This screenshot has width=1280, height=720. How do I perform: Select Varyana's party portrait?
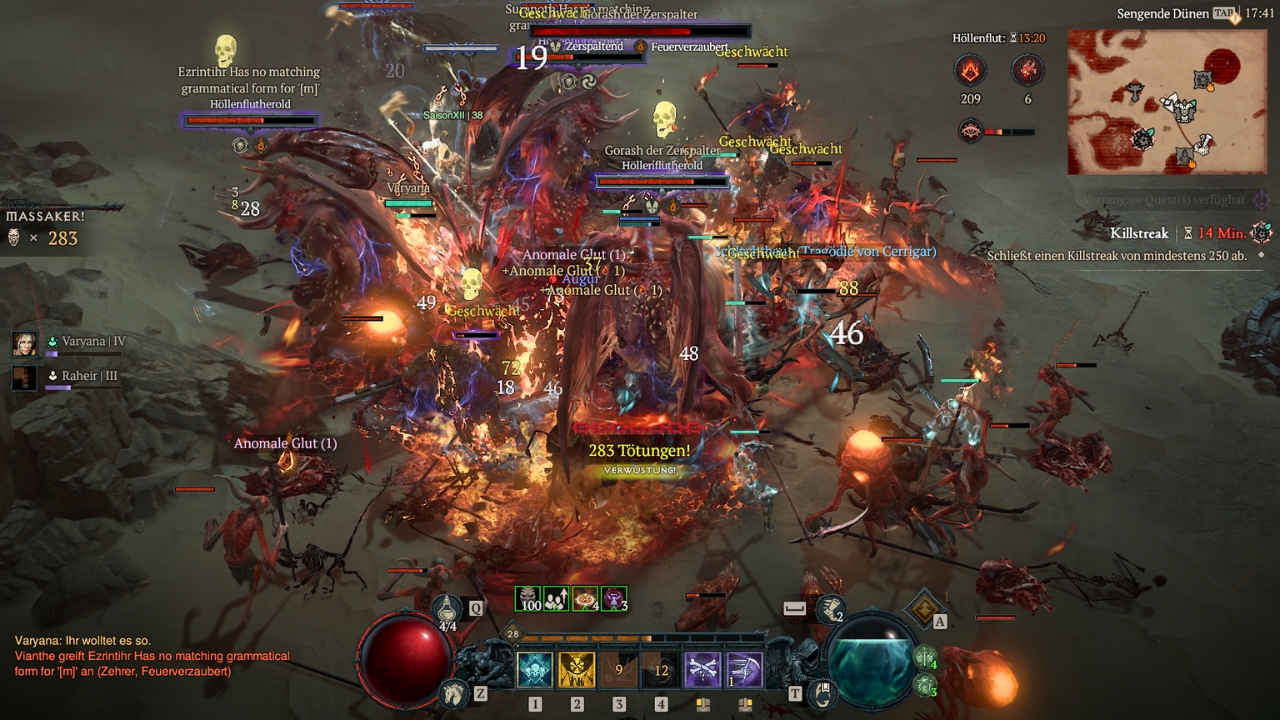(x=25, y=343)
